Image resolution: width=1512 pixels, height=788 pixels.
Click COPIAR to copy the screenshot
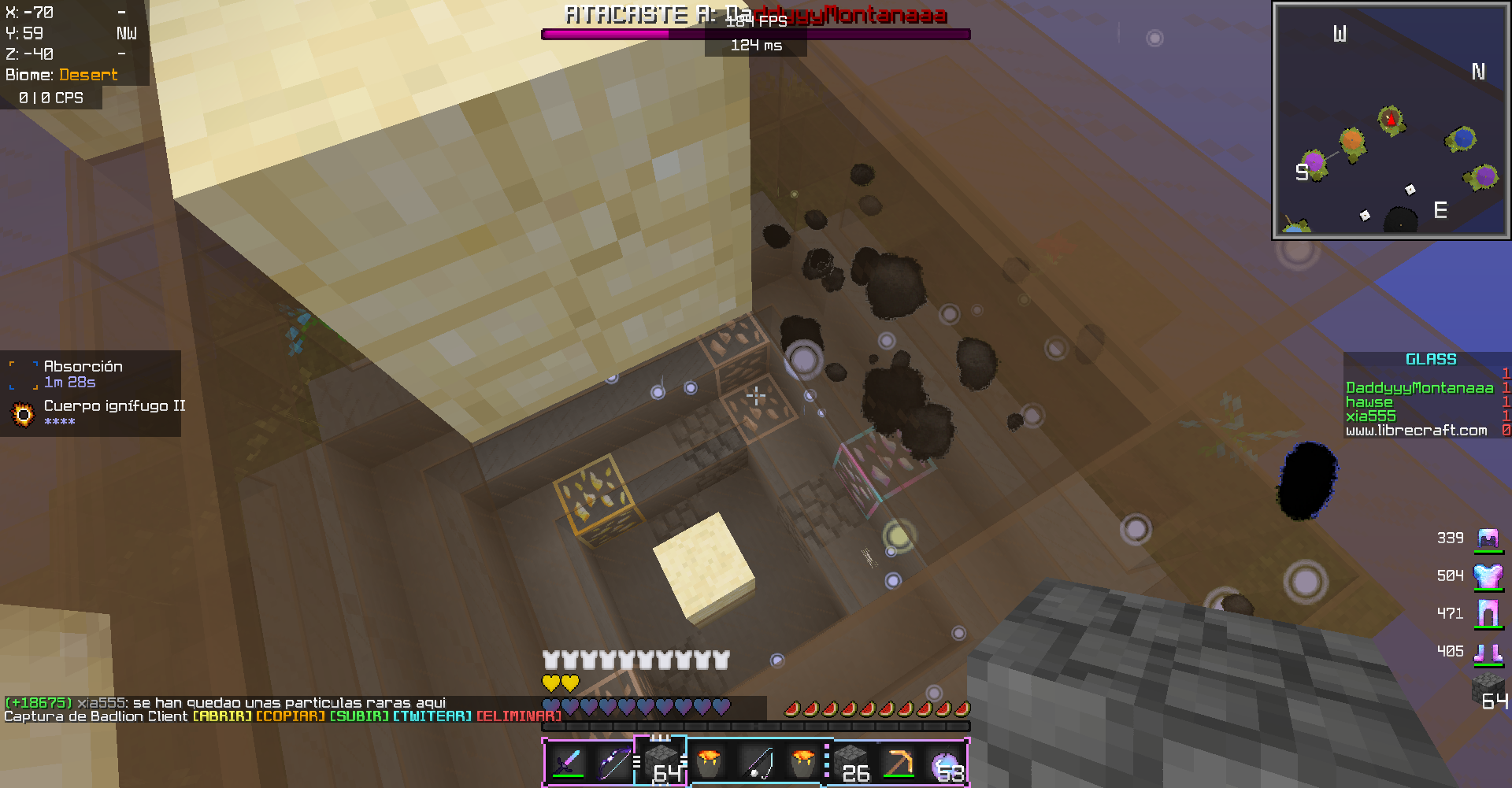point(290,716)
